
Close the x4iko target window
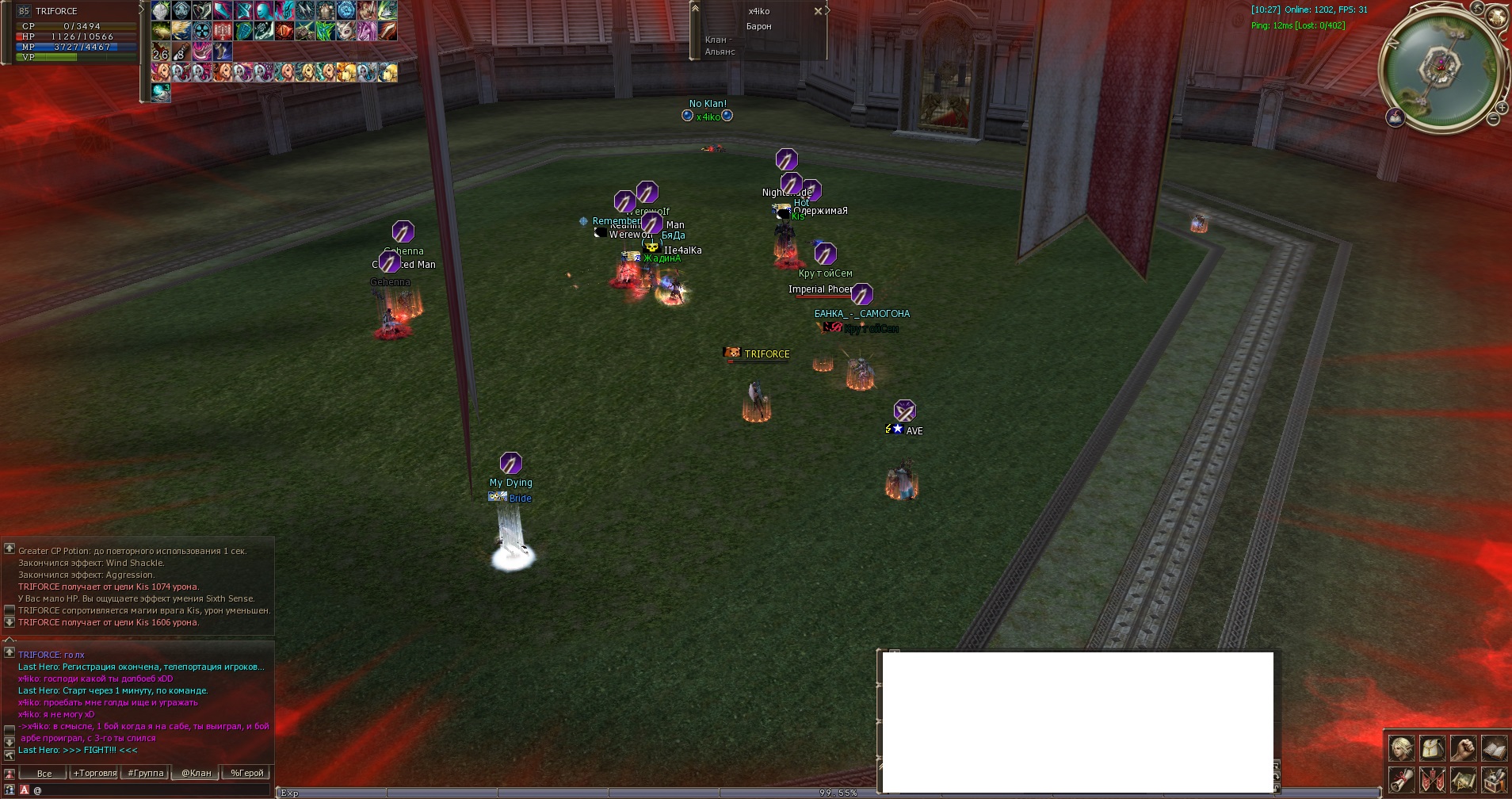pos(818,11)
